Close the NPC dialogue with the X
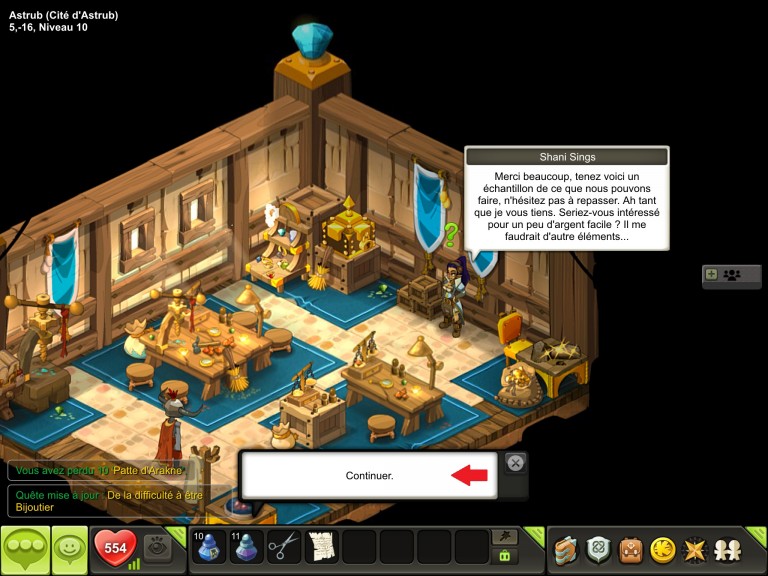 tap(514, 462)
